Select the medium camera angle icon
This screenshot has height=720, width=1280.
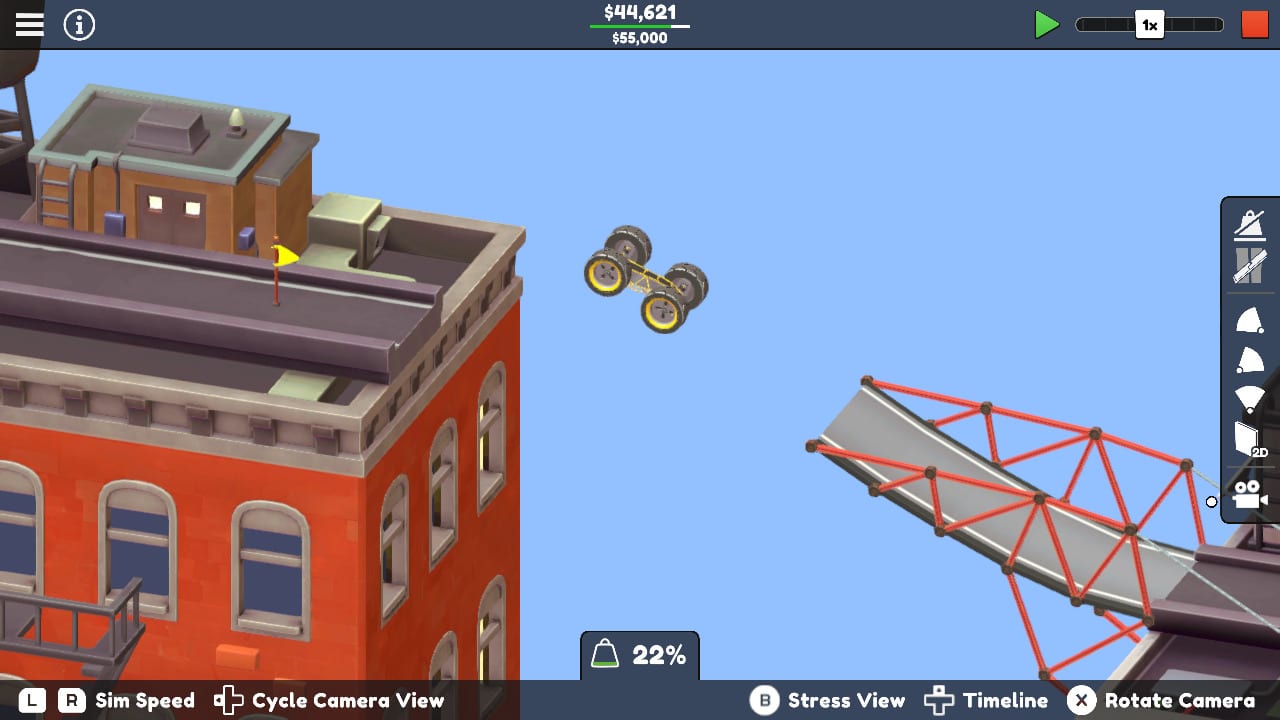pyautogui.click(x=1249, y=358)
